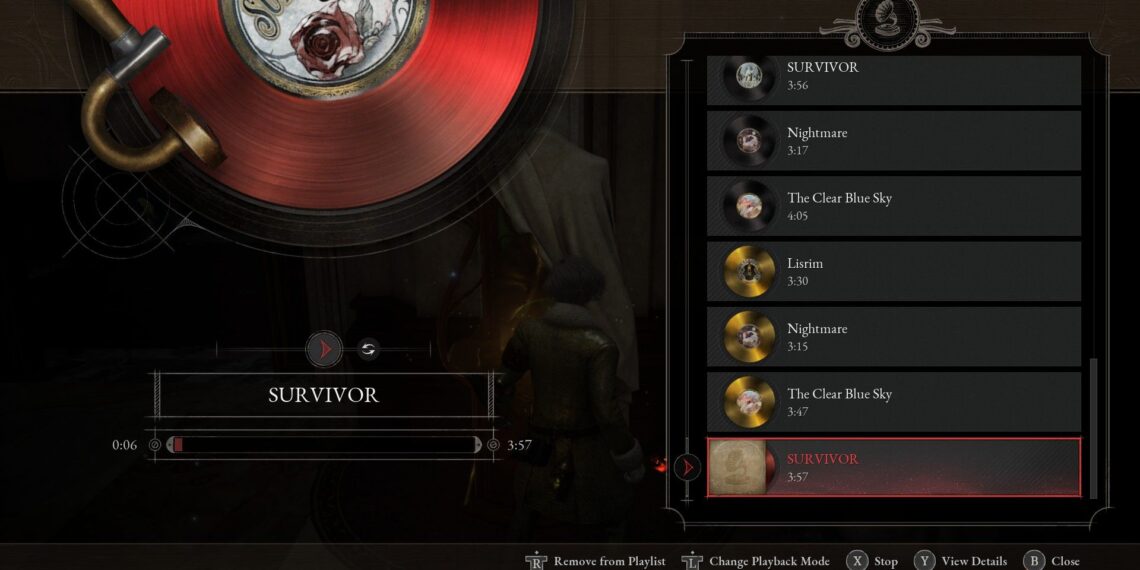
Task: Click the song progress bar
Action: (x=325, y=445)
